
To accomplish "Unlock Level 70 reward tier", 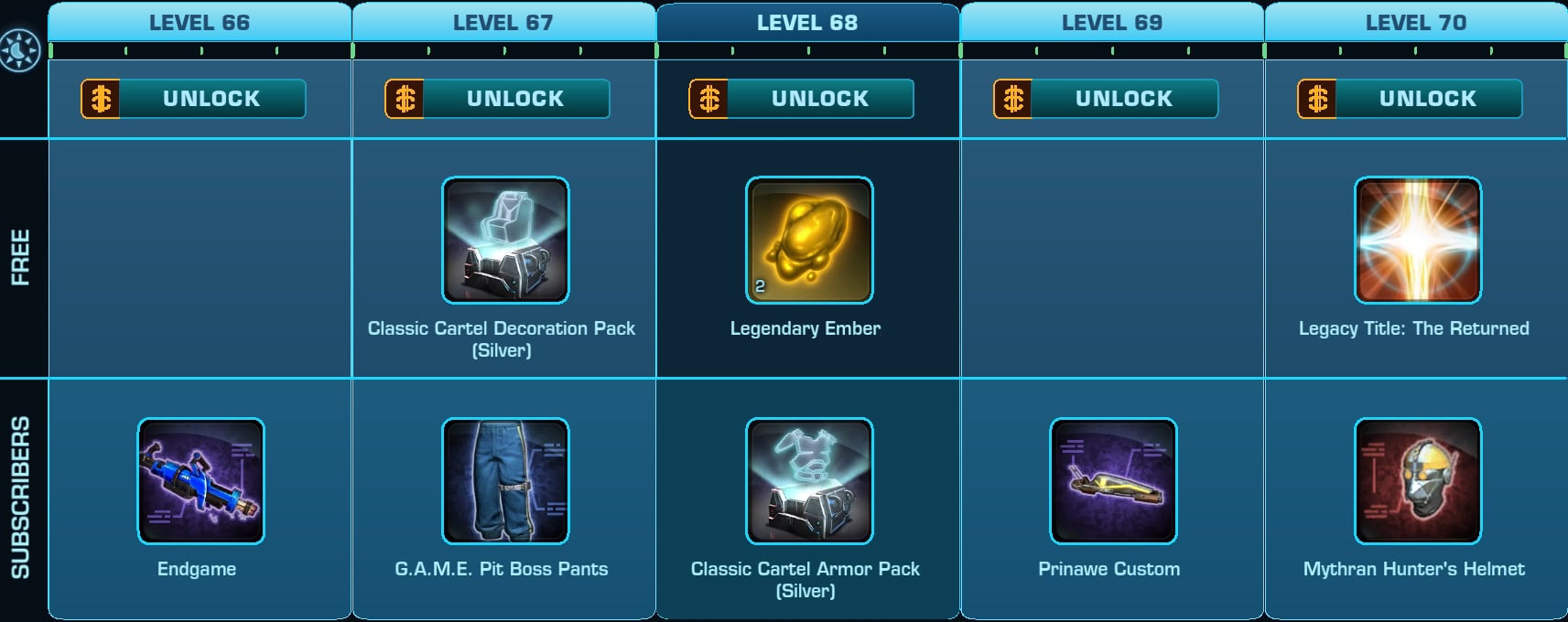I will (x=1410, y=99).
